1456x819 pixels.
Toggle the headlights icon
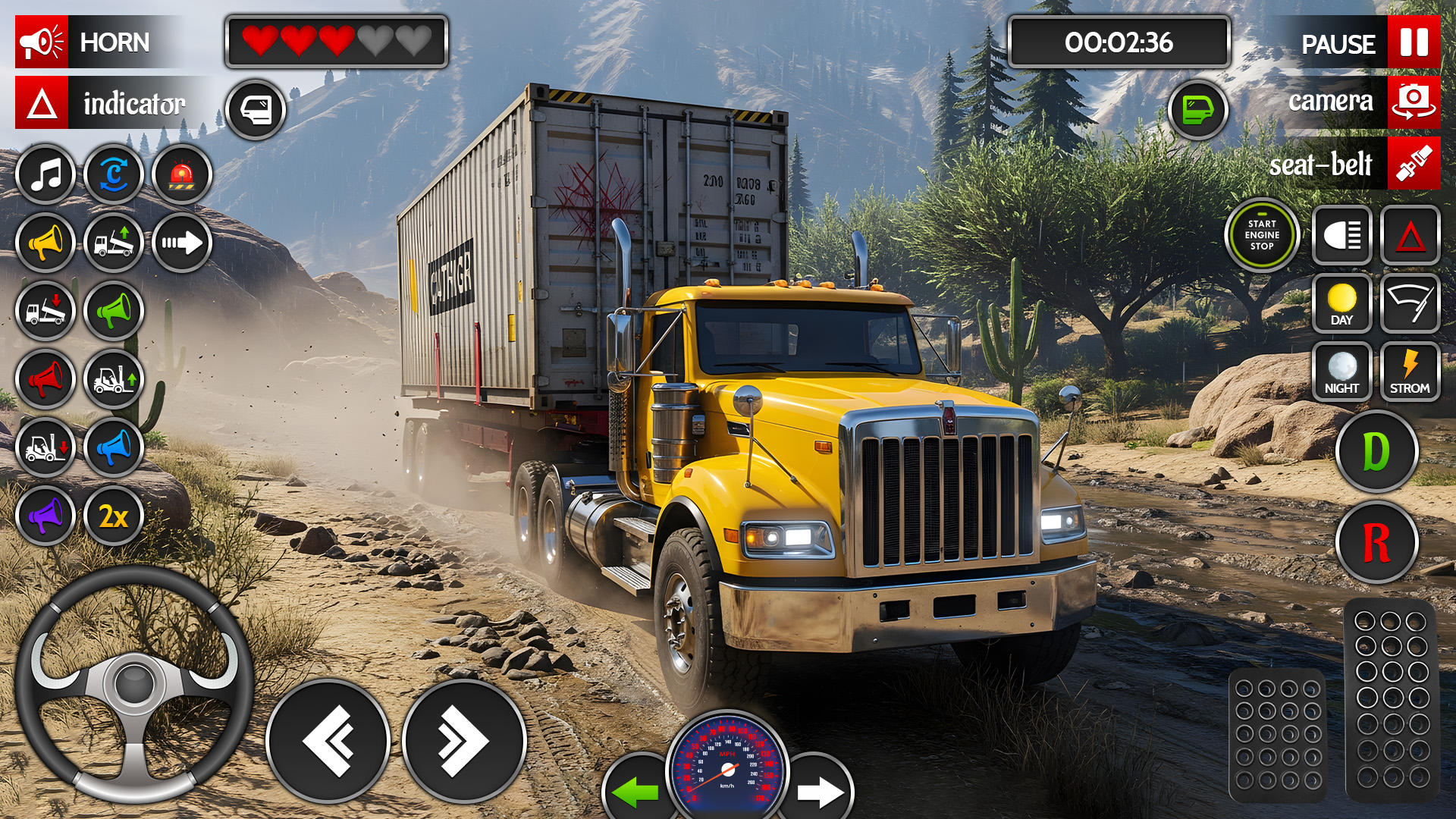click(1341, 236)
